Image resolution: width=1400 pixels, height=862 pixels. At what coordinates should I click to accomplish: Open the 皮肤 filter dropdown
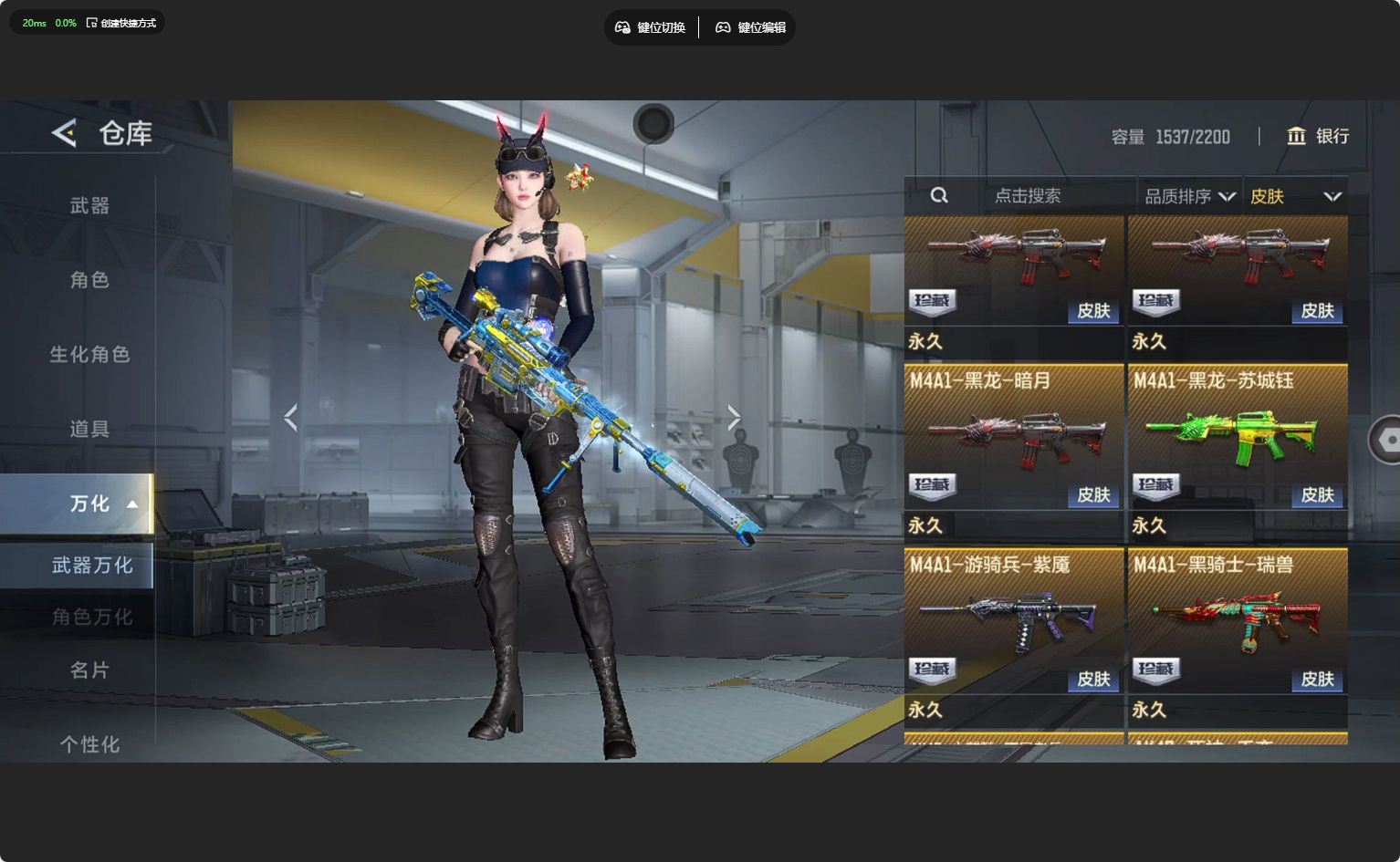1294,196
